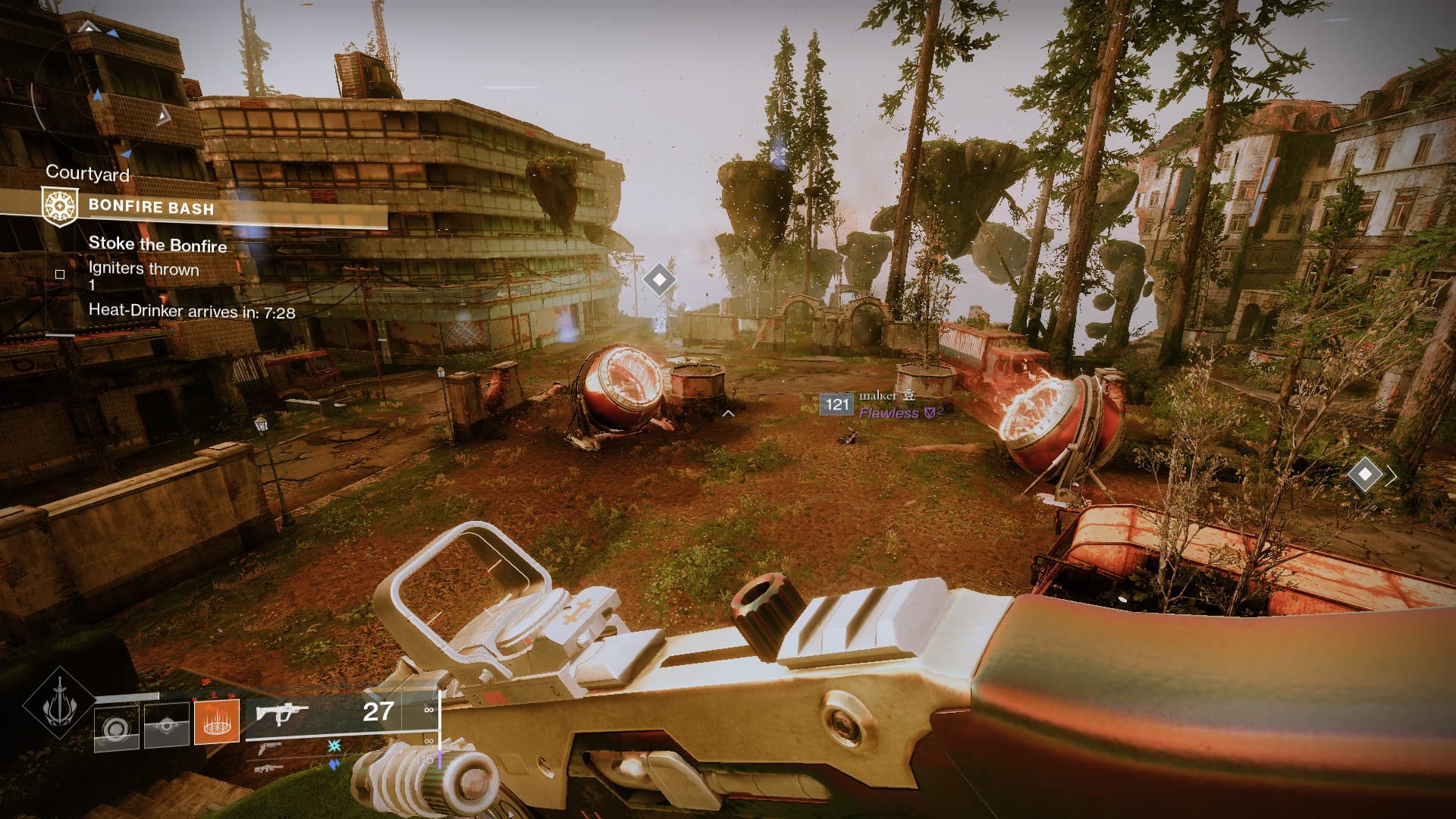Switch to the stowed heavy weapon
The height and width of the screenshot is (819, 1456).
tap(269, 768)
